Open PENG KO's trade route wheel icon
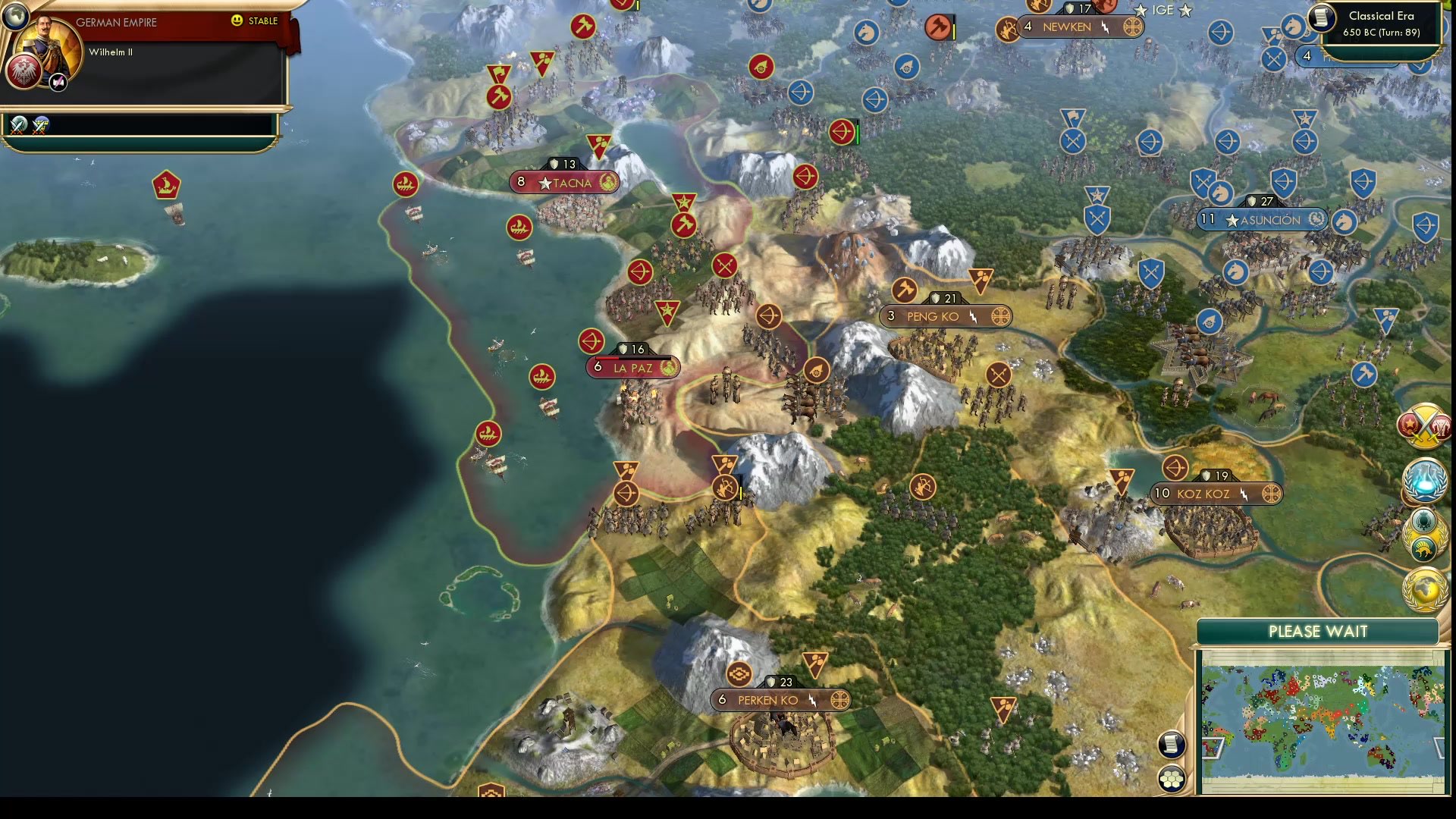The image size is (1456, 819). click(x=1001, y=316)
